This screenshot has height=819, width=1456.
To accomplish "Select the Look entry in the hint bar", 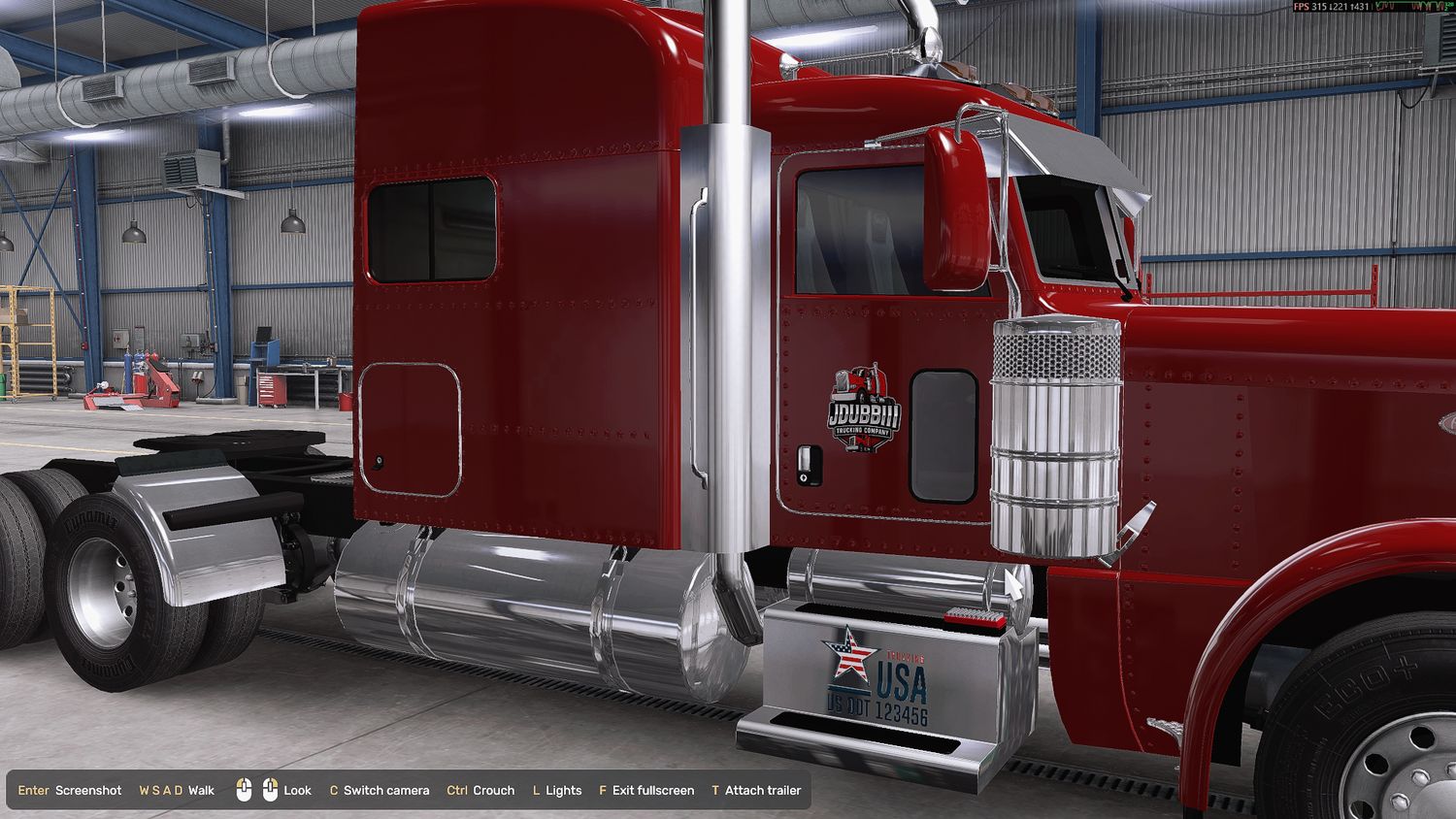I will click(297, 790).
